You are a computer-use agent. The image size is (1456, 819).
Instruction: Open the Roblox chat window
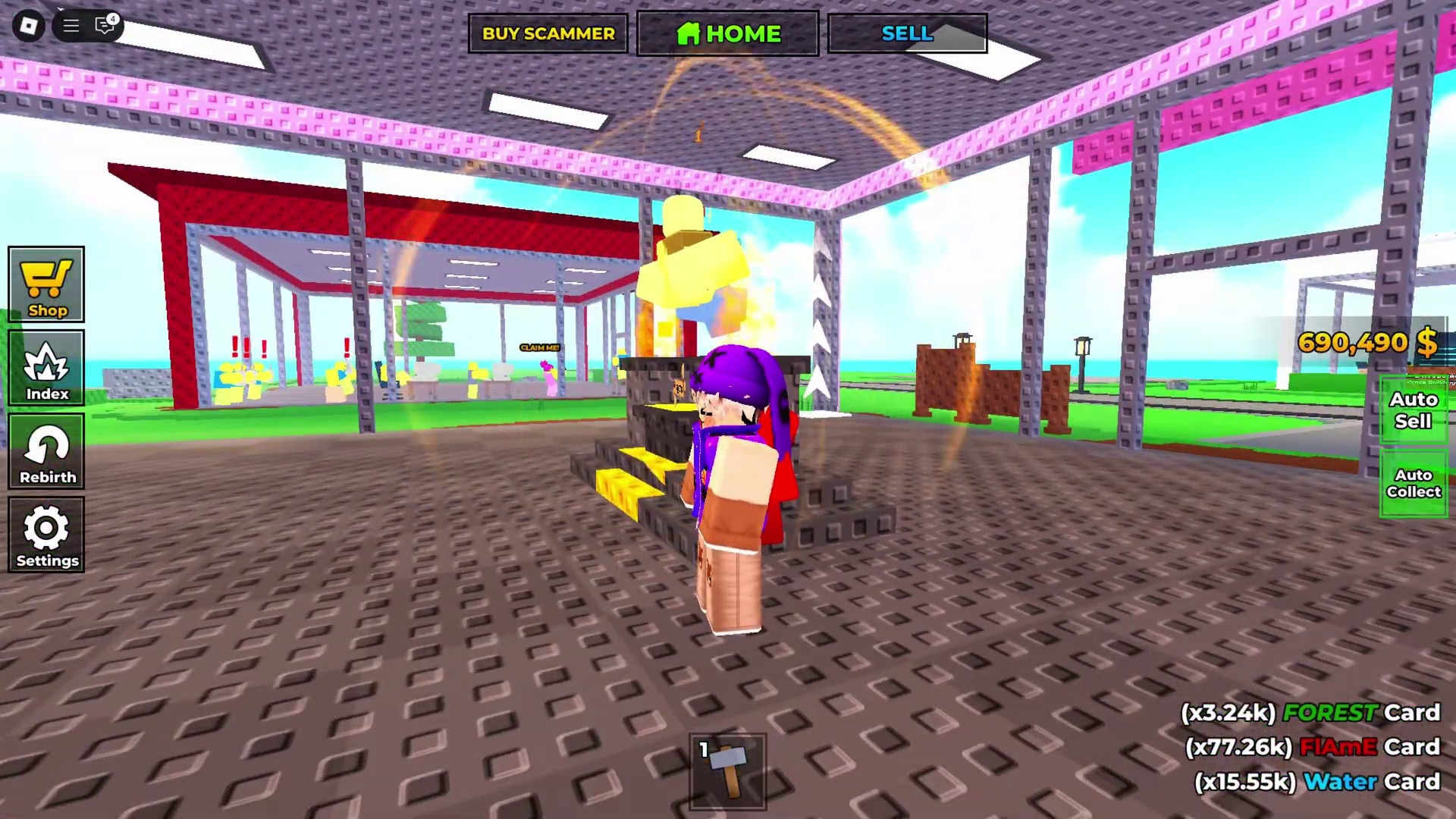click(105, 26)
